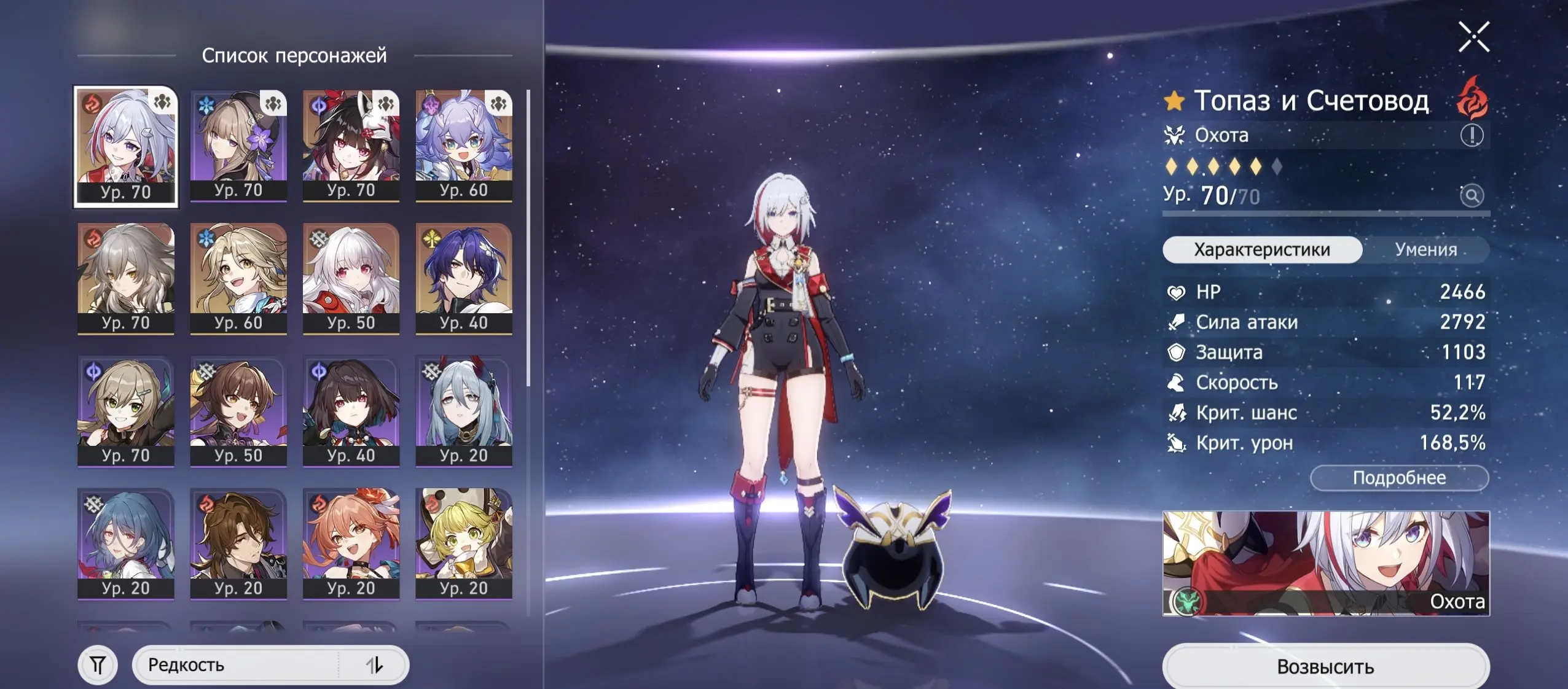Click the character list scrollbar
The width and height of the screenshot is (1568, 689).
530,184
